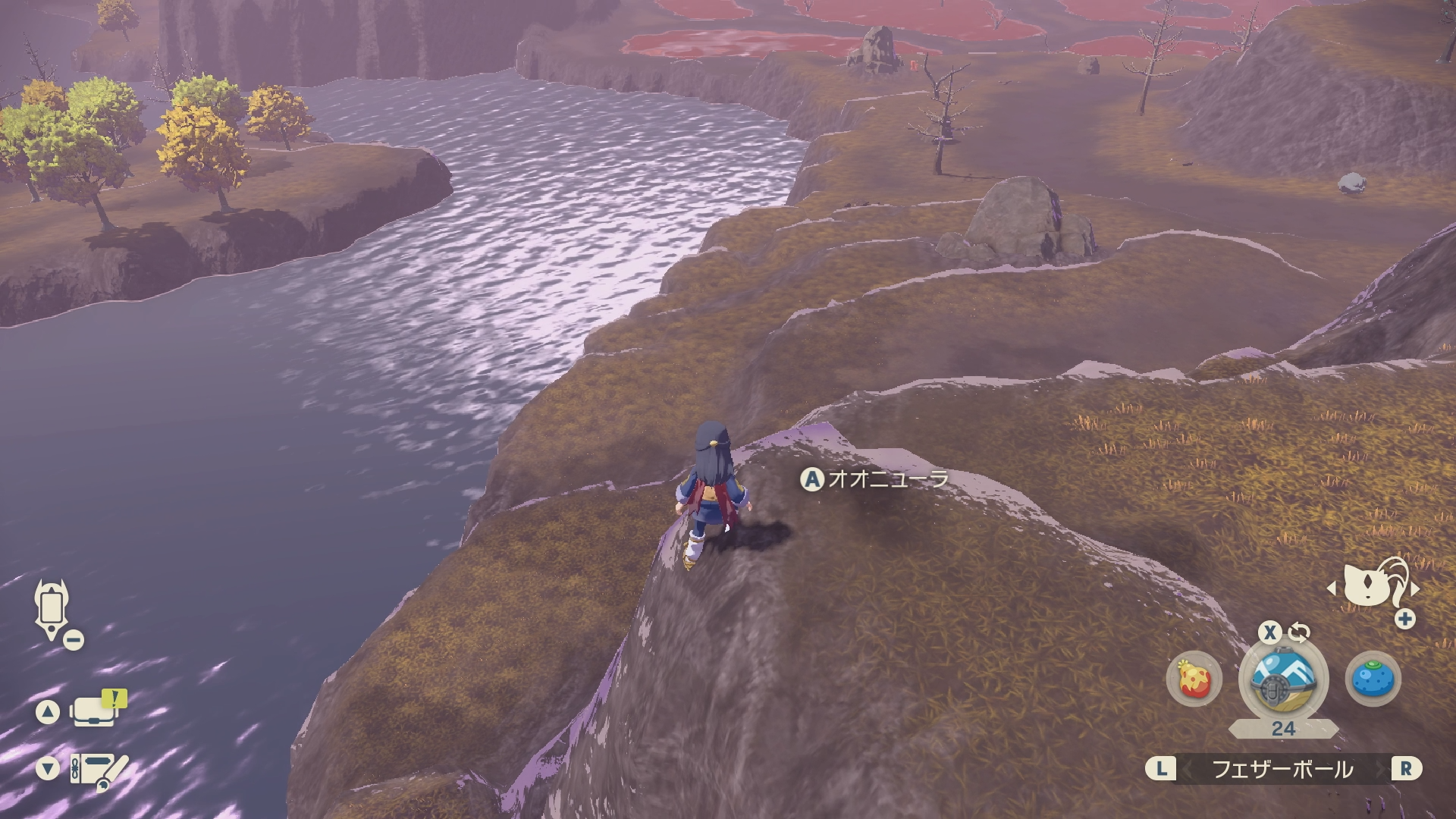
Task: Click the フェザーボール item name bar
Action: coord(1282,769)
